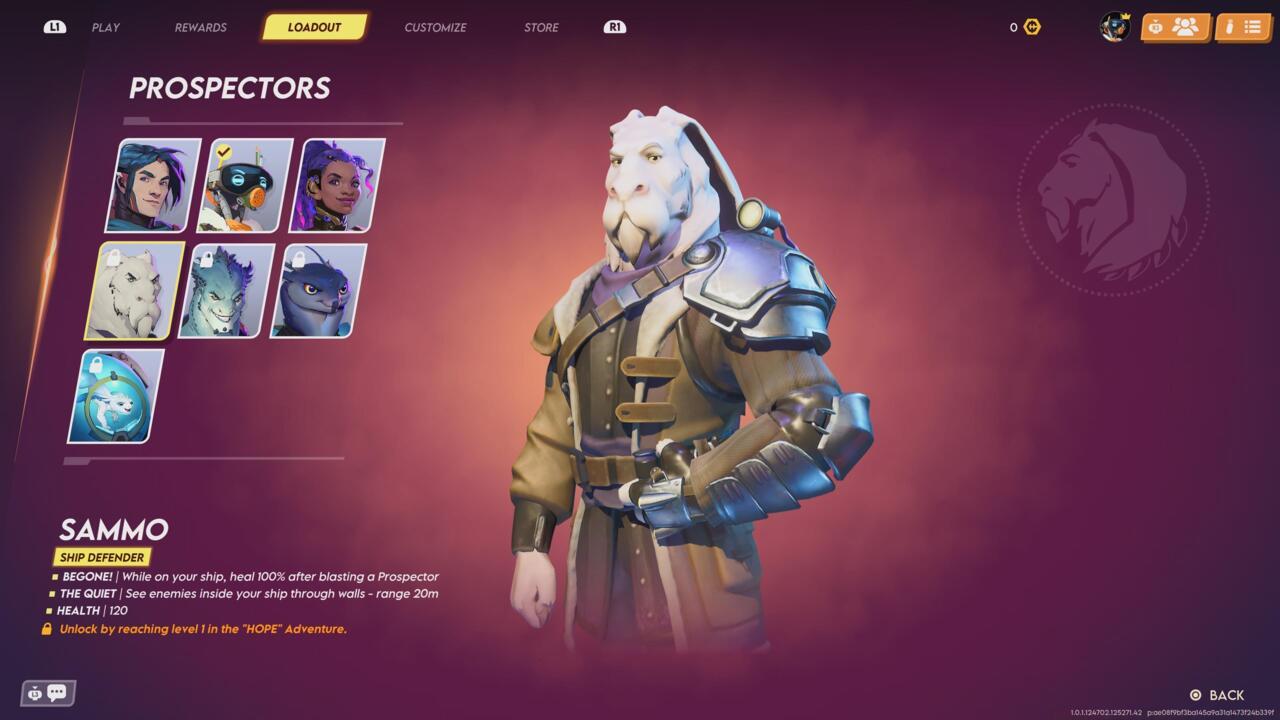Click the R1 shoulder button indicator
1280x720 pixels.
coord(614,27)
